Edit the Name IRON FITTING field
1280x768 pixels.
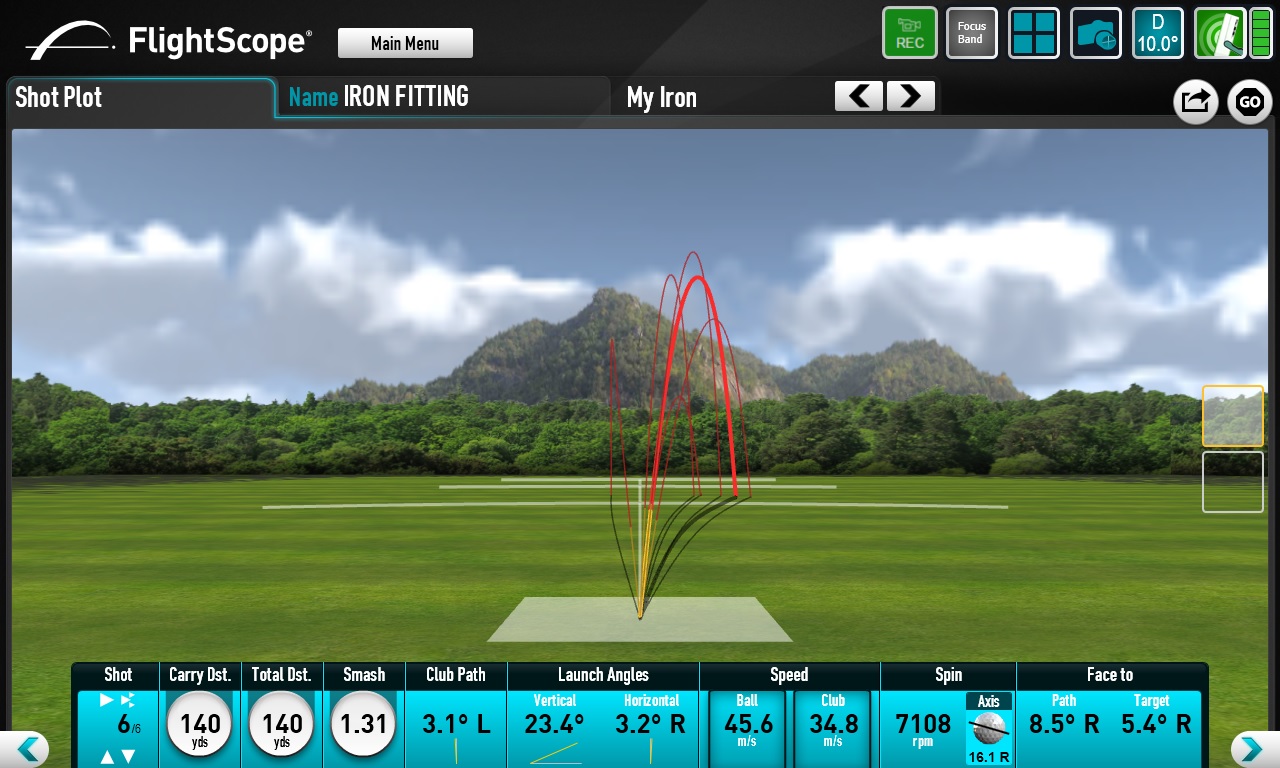pos(442,97)
